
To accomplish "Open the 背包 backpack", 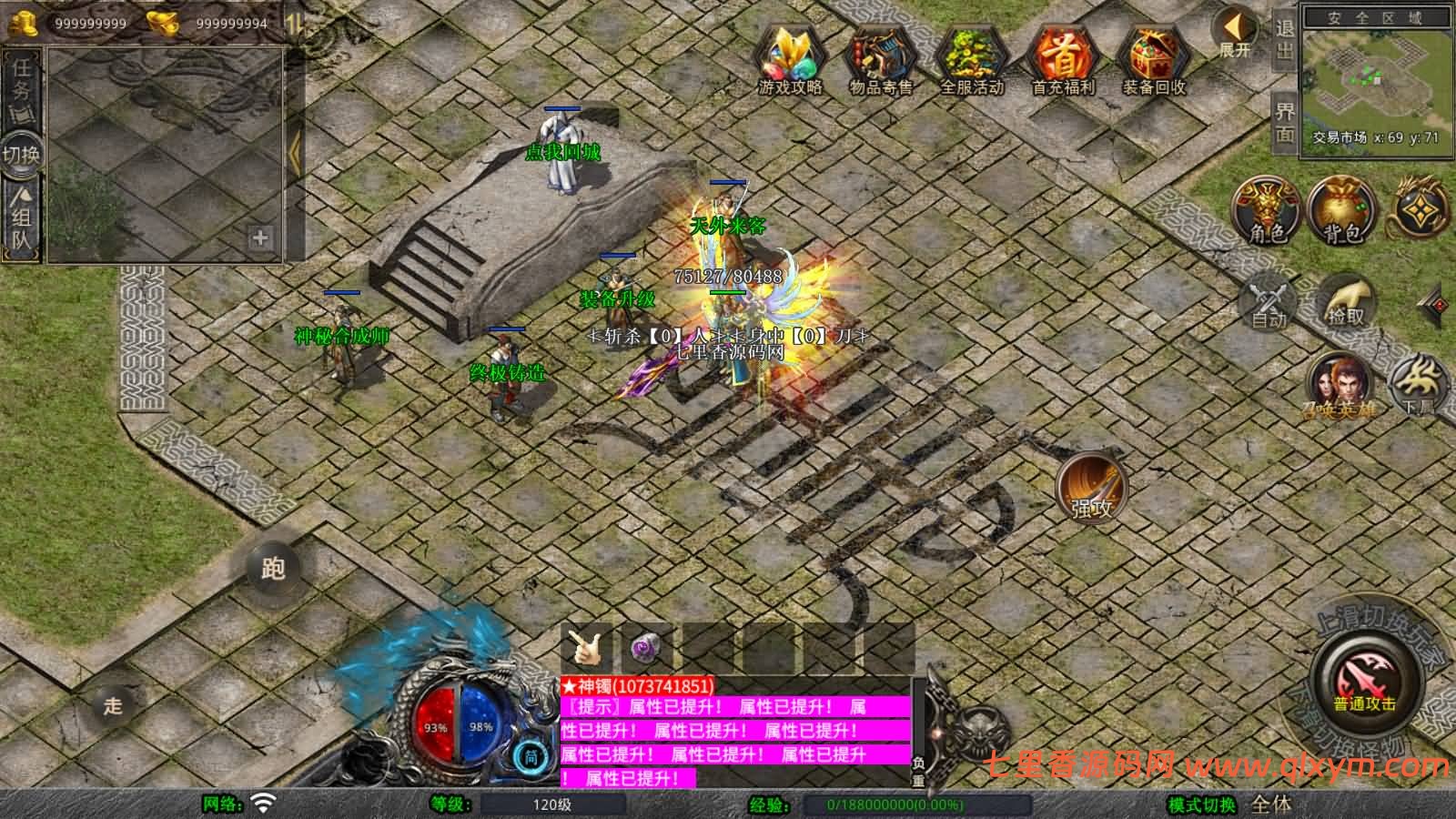I will coord(1341,211).
